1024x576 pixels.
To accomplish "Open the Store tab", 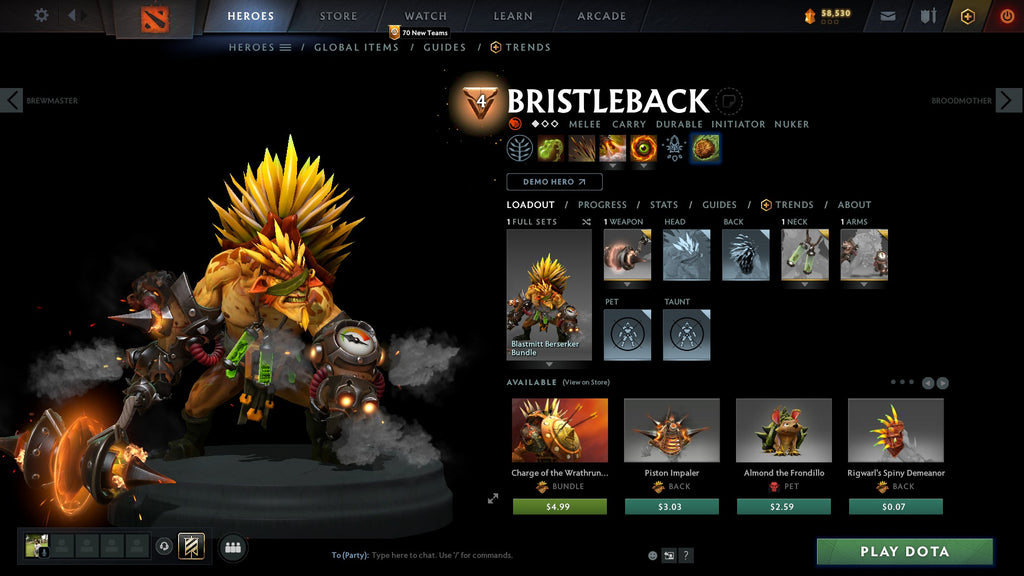I will [x=338, y=16].
